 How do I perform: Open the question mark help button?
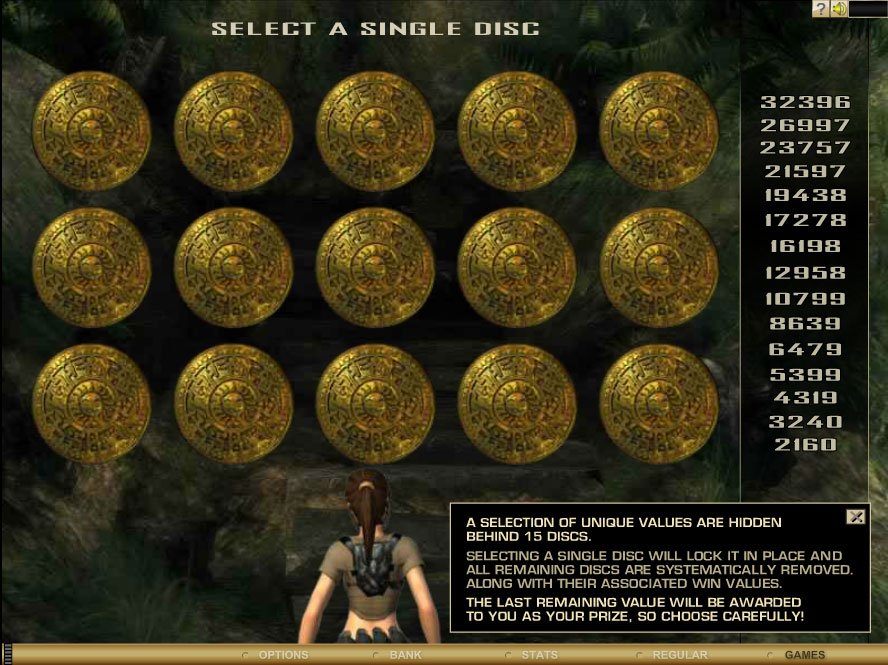tap(820, 9)
